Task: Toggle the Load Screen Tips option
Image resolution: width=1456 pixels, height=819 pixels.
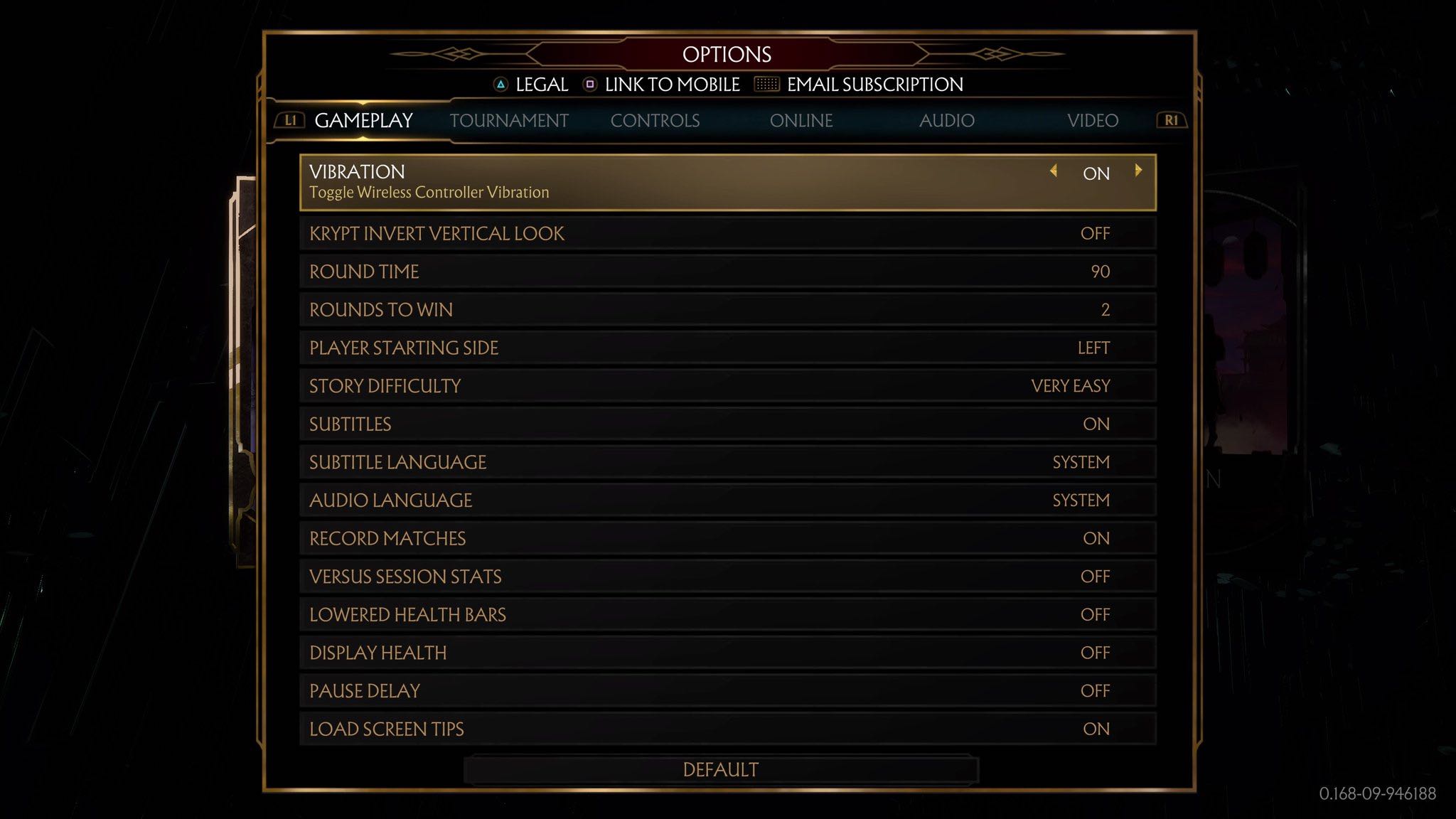Action: point(727,729)
